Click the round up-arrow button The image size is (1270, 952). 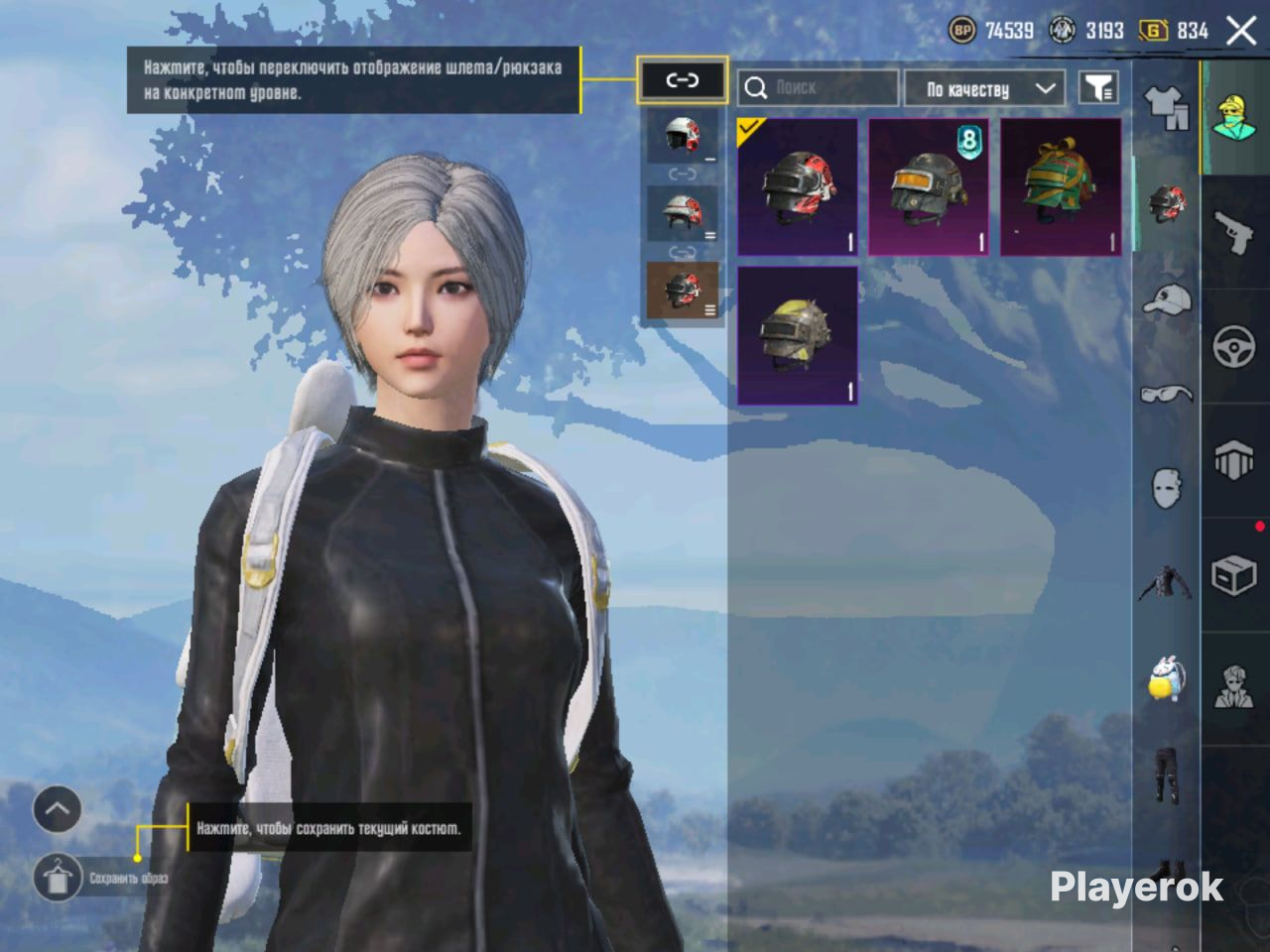tap(58, 810)
